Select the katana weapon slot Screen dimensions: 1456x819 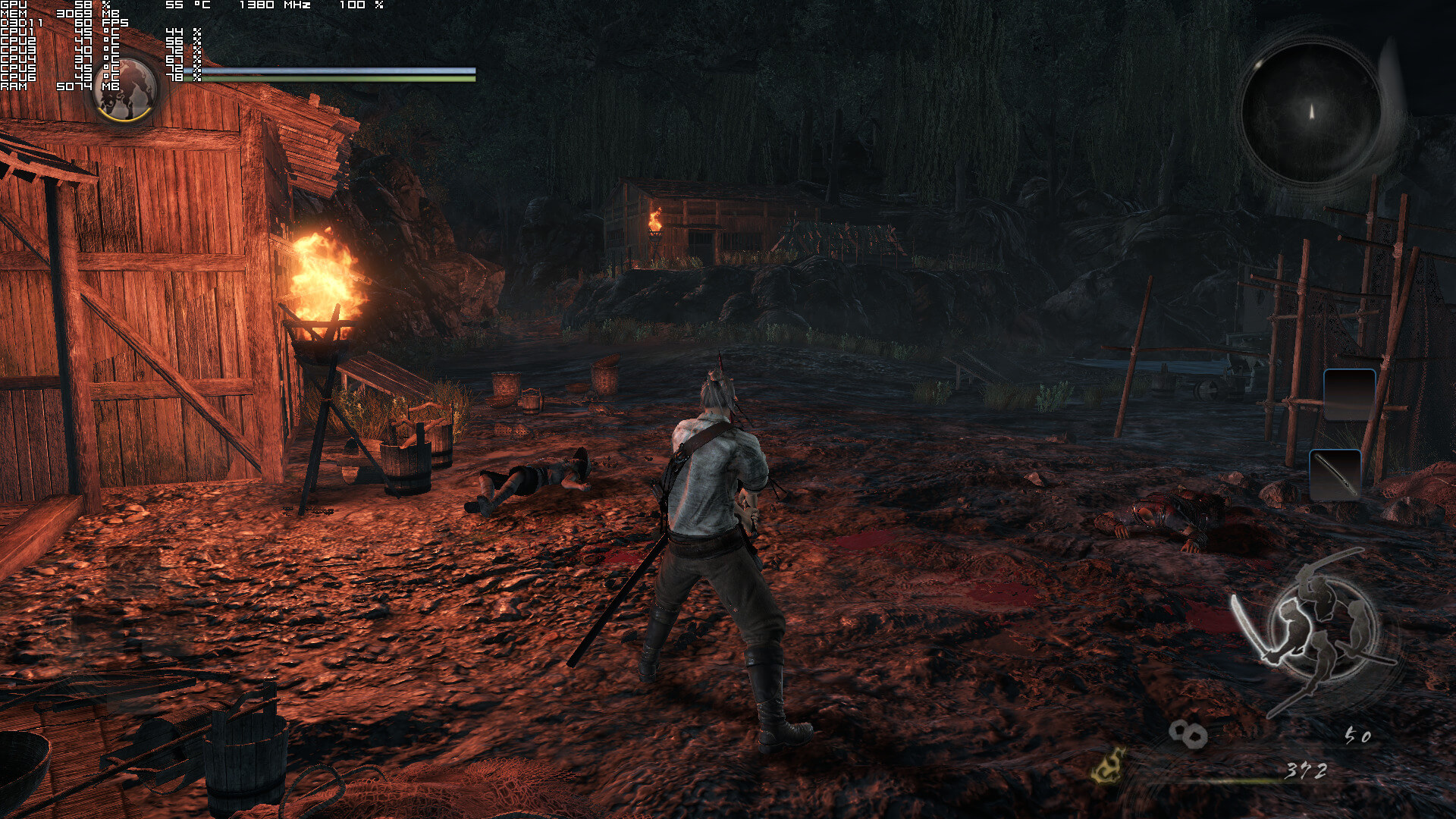click(x=1335, y=475)
